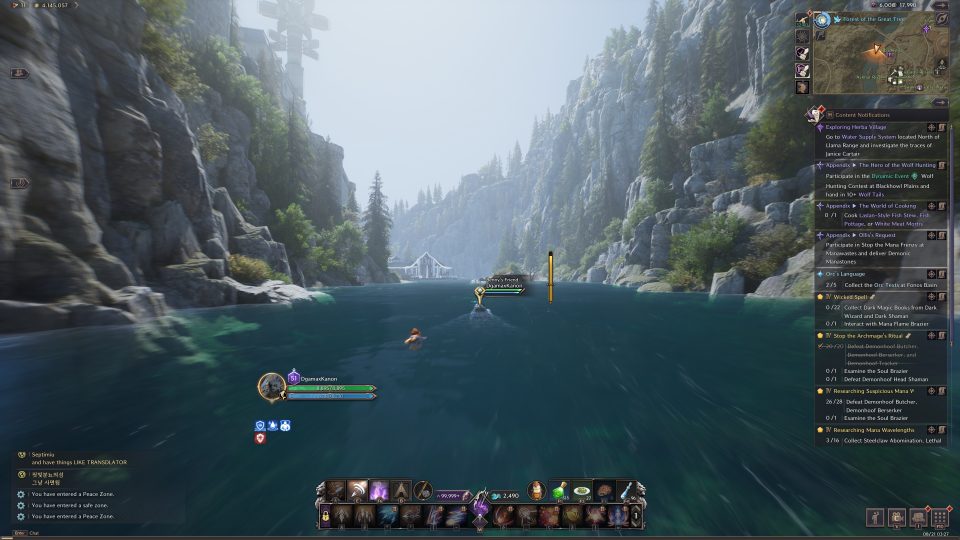Open the character figure menu button
Screen dimensions: 960x540
point(875,517)
